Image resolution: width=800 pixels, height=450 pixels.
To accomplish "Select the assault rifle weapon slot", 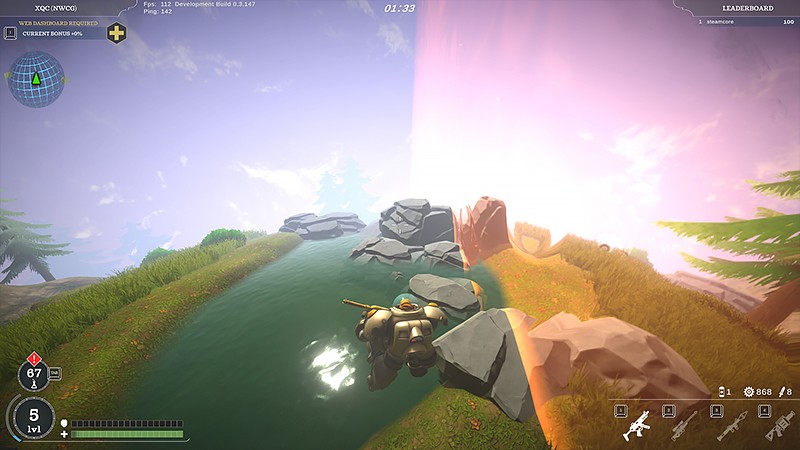I will [636, 427].
